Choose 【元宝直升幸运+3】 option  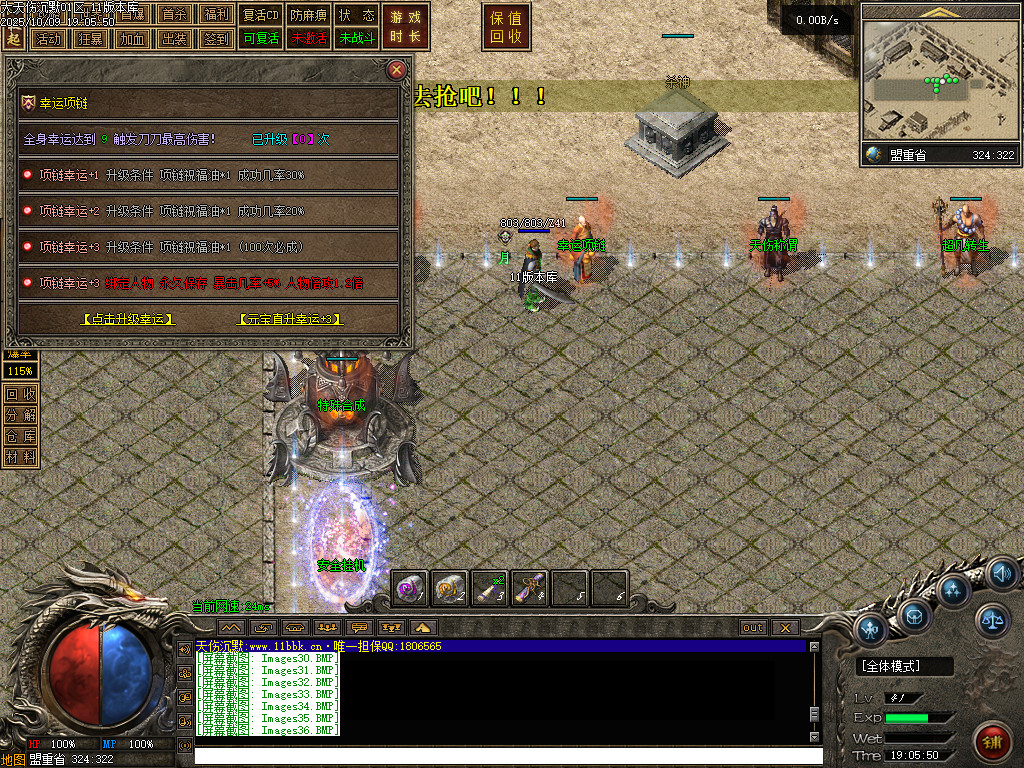pyautogui.click(x=290, y=319)
